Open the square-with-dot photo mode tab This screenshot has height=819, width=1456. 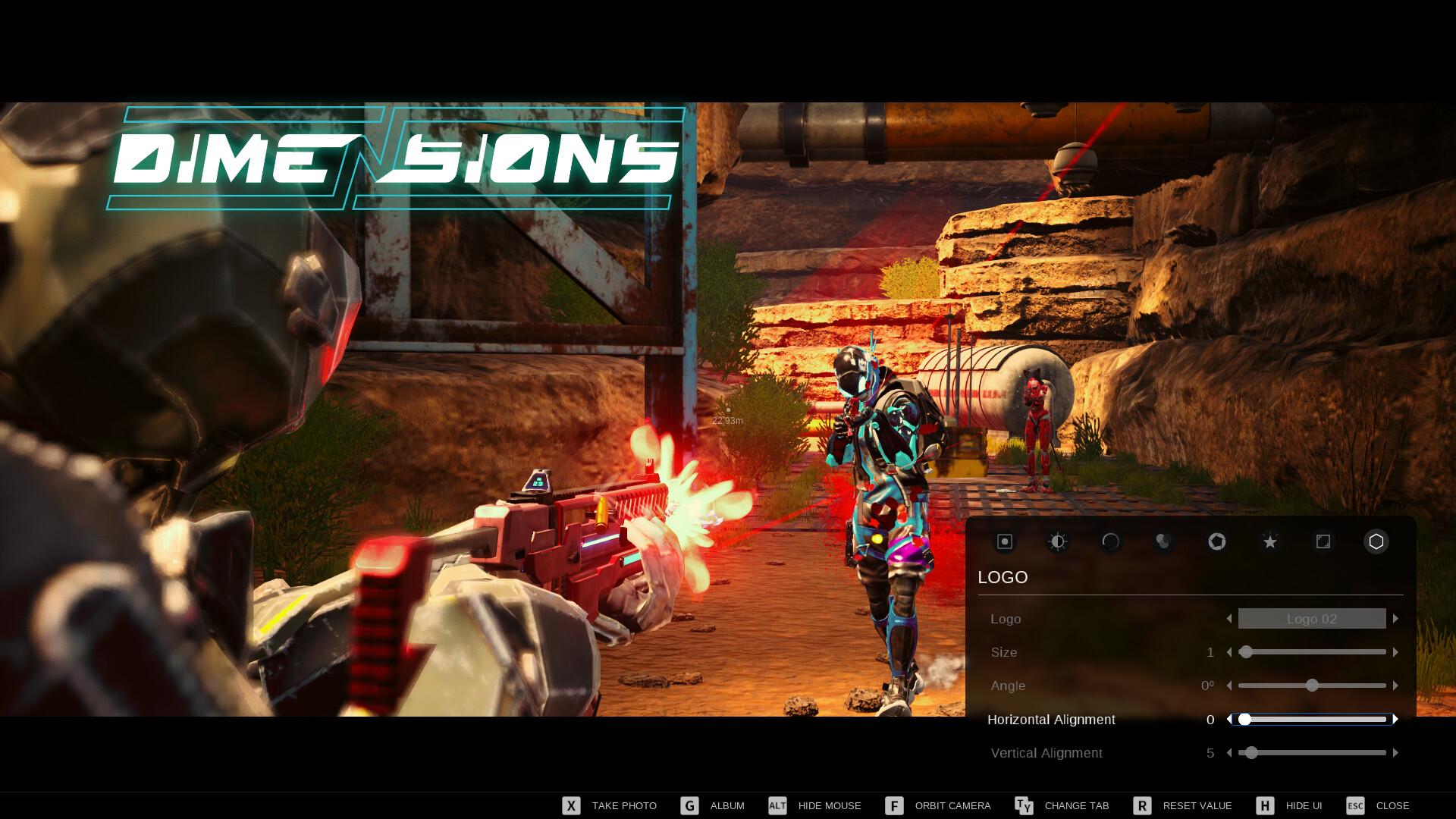pos(1005,541)
